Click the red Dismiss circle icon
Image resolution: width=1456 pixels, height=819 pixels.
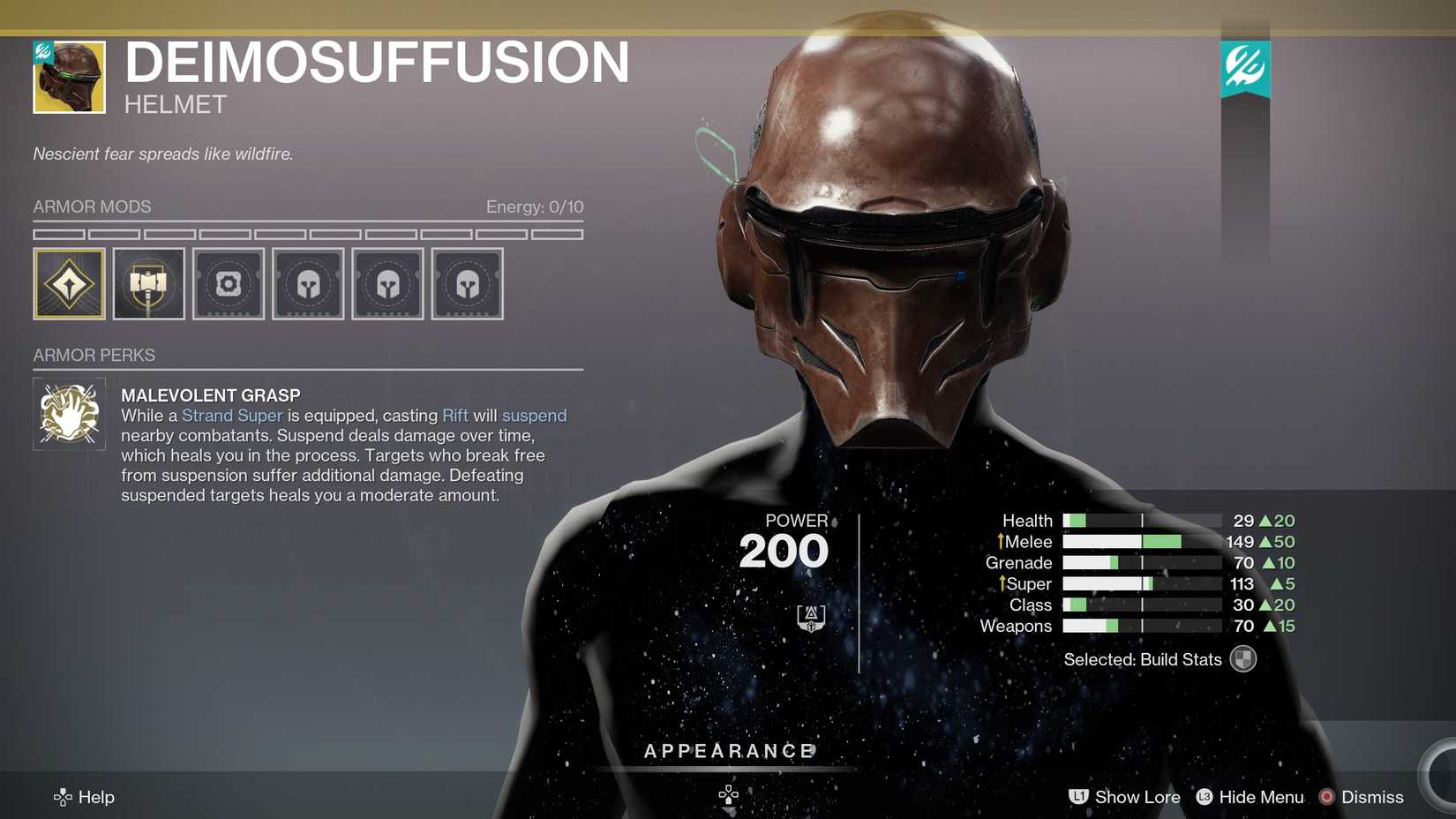click(x=1328, y=797)
